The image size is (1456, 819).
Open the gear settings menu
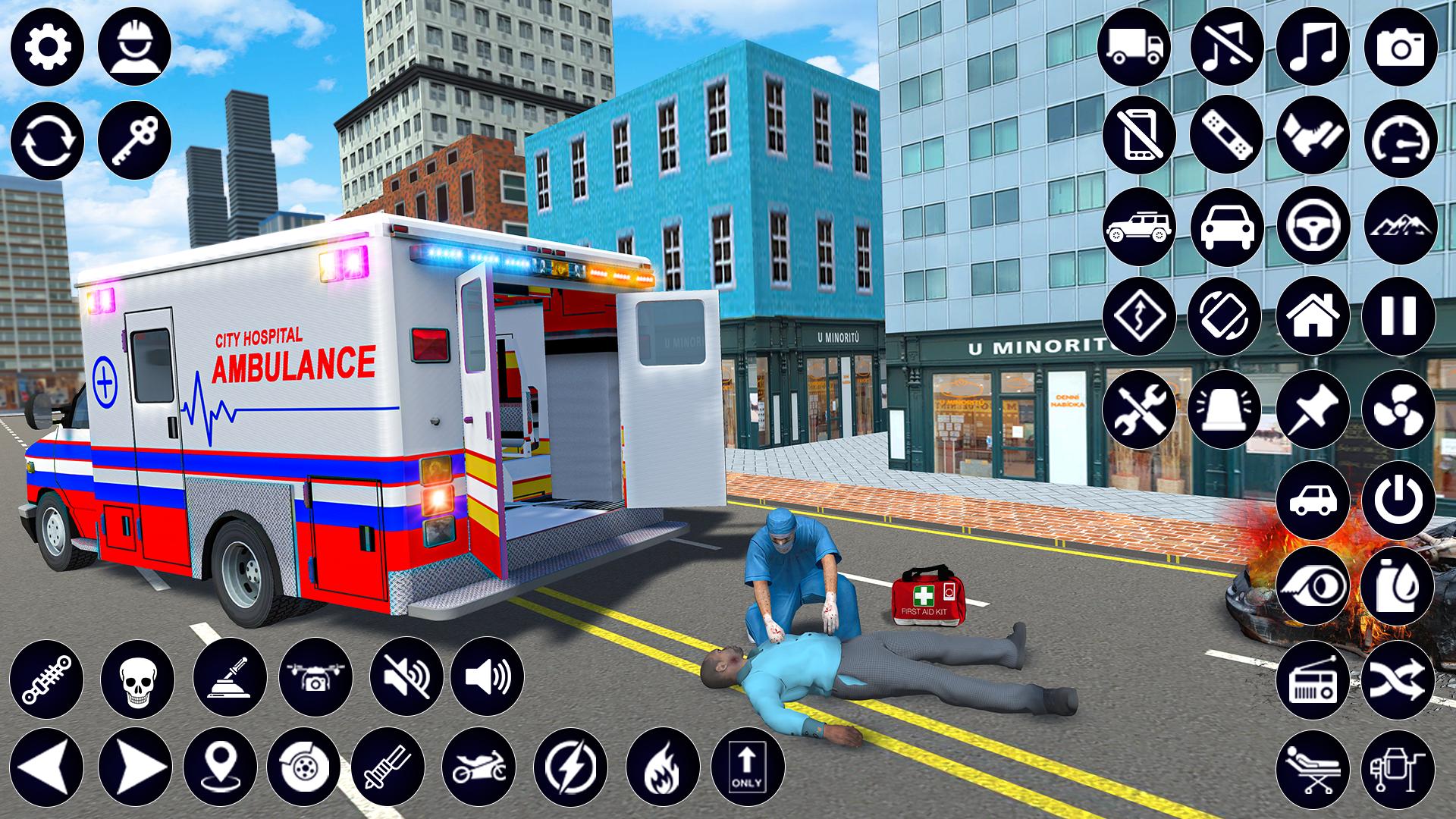tap(47, 47)
